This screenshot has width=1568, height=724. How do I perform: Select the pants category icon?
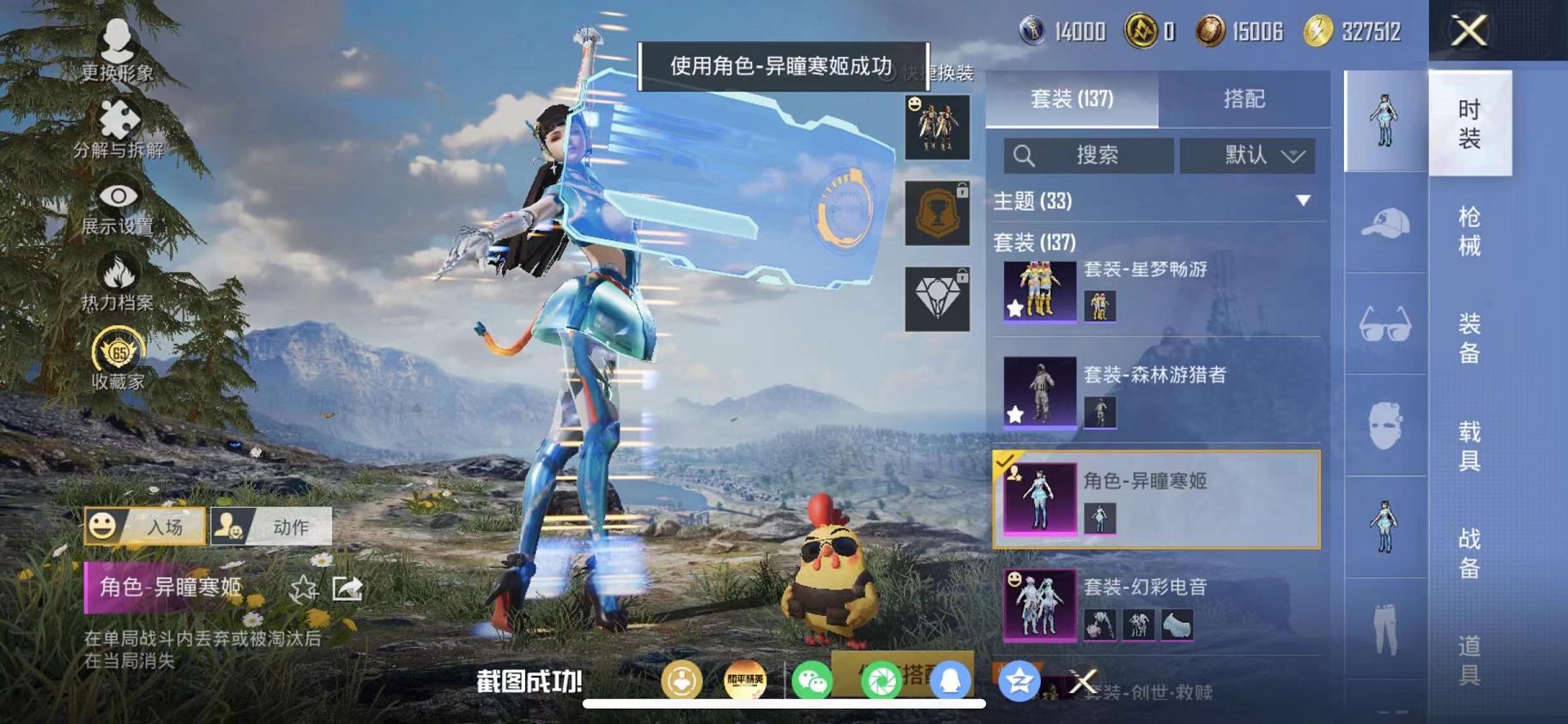click(1383, 630)
